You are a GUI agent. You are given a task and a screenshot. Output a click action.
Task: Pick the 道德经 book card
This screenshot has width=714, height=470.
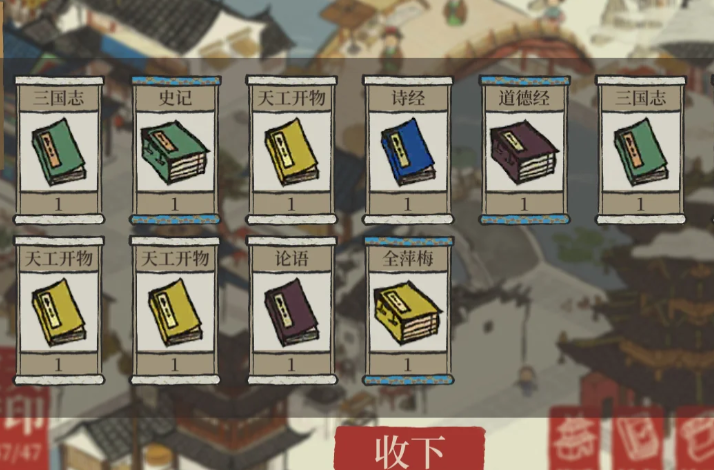pos(523,150)
